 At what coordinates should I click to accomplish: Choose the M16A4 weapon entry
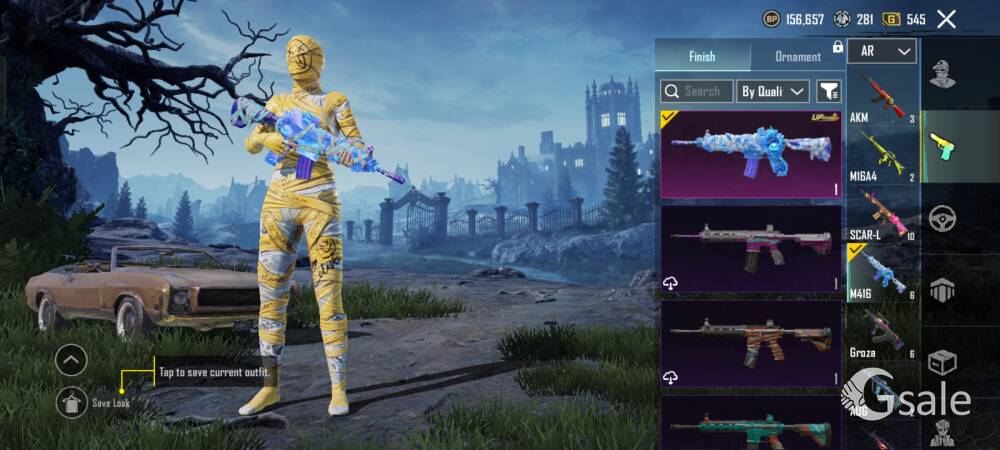click(x=882, y=156)
